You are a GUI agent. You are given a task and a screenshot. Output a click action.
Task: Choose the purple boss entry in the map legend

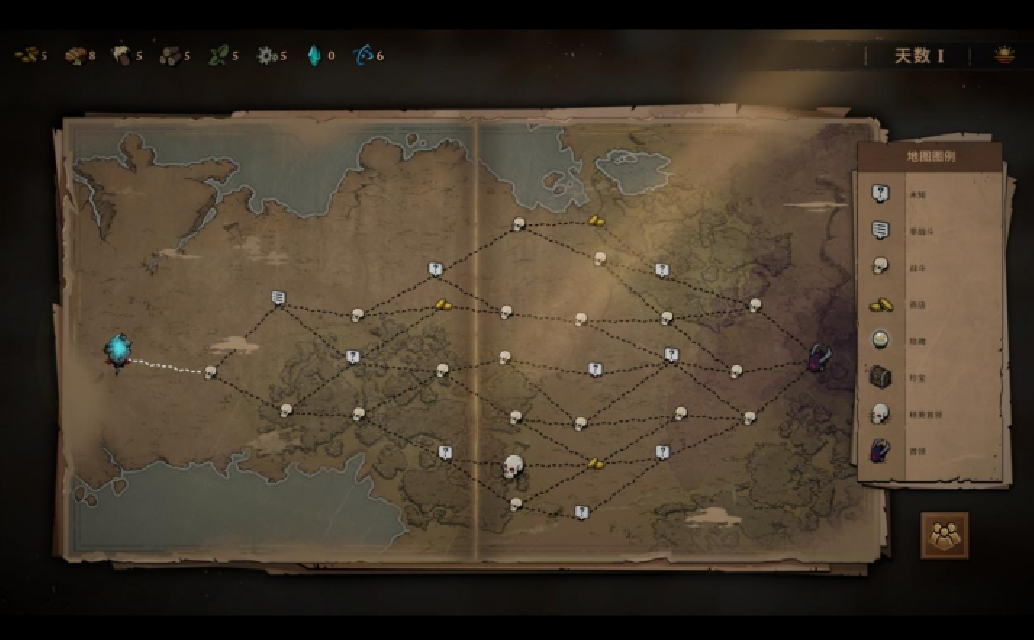point(880,450)
